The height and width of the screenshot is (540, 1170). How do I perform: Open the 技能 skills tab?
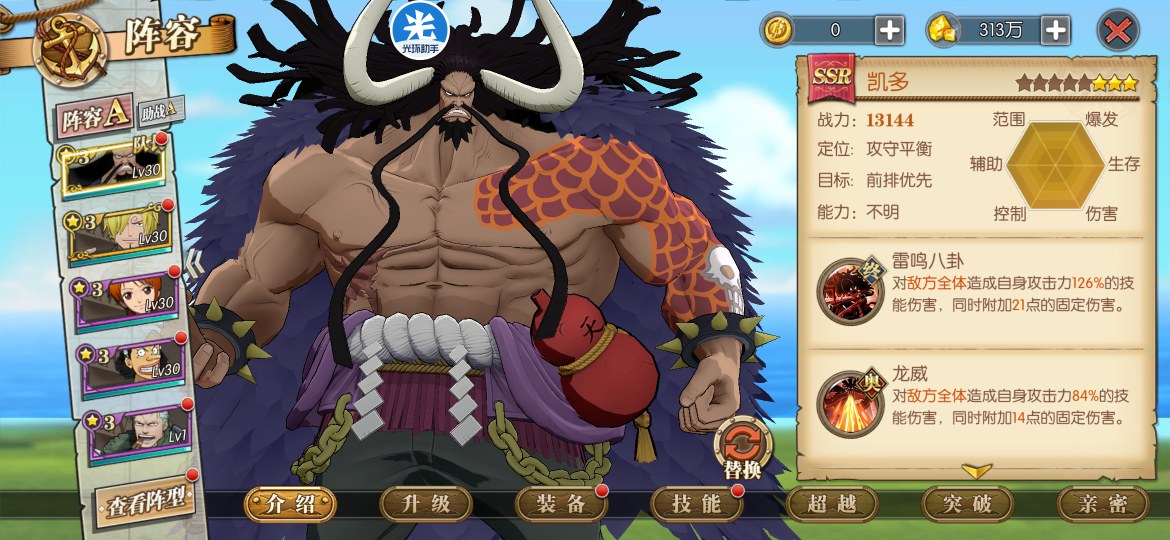point(697,504)
